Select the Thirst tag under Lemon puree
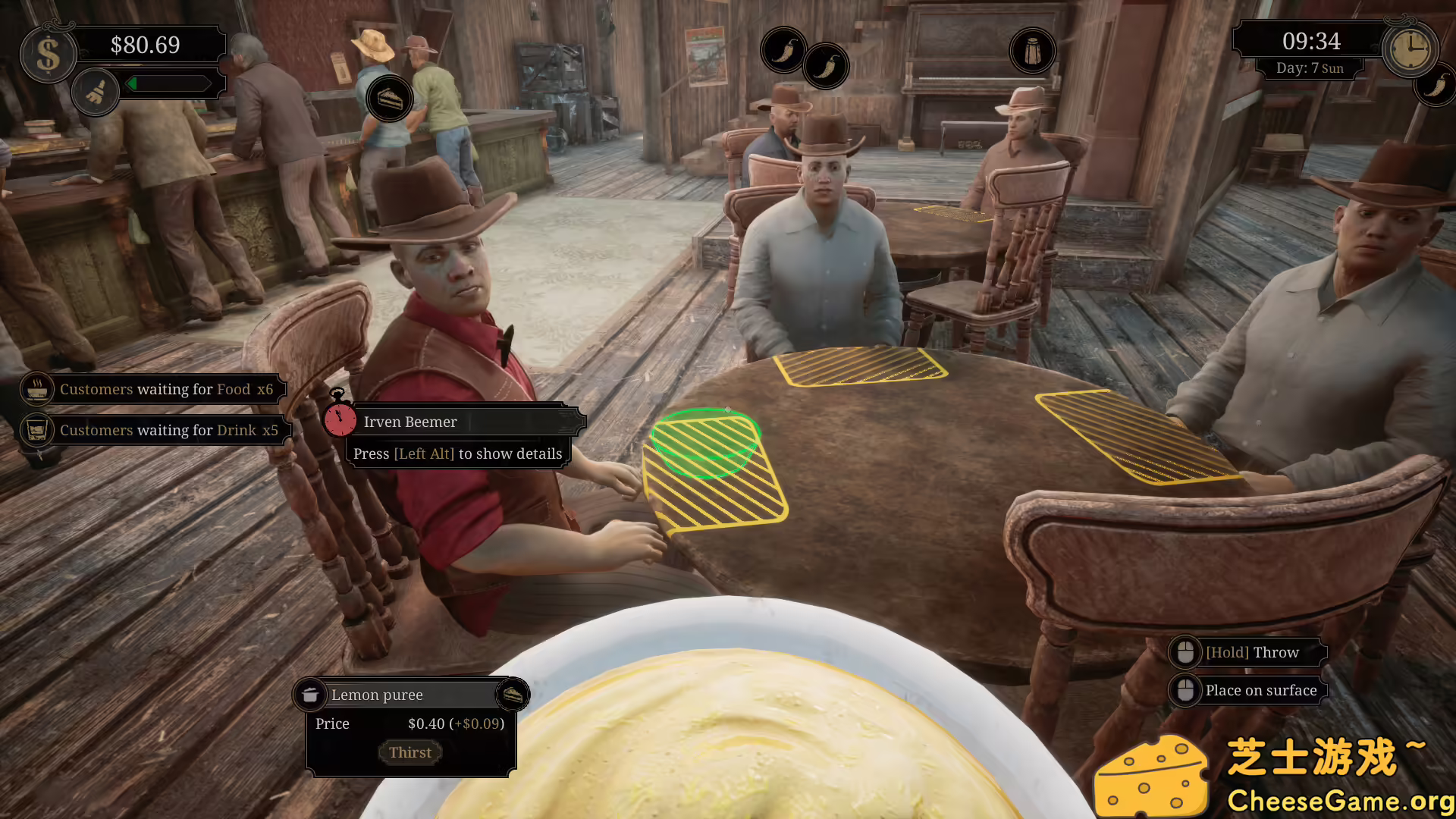This screenshot has height=819, width=1456. click(x=410, y=752)
